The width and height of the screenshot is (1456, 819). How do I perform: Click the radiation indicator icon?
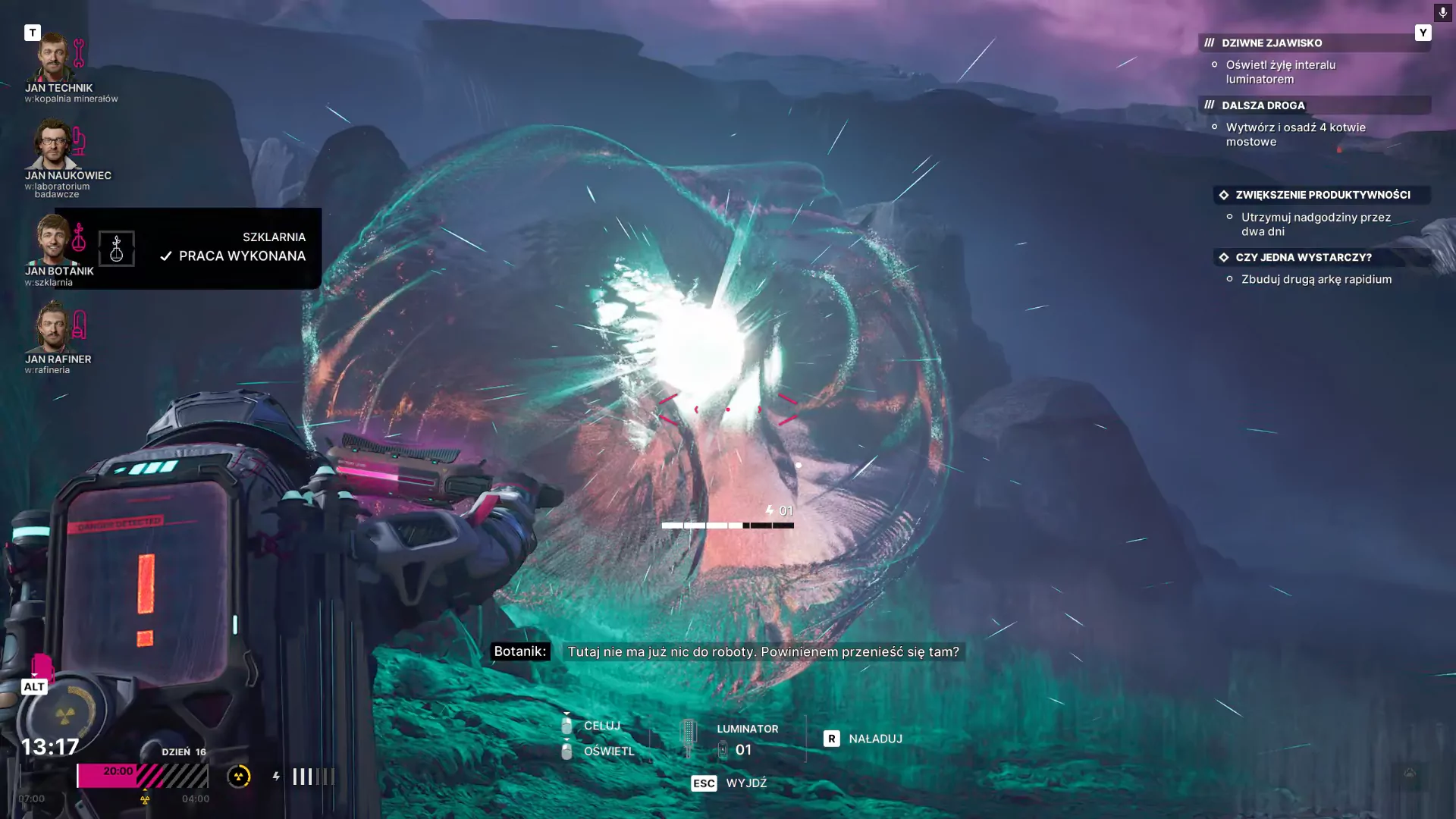[x=239, y=776]
